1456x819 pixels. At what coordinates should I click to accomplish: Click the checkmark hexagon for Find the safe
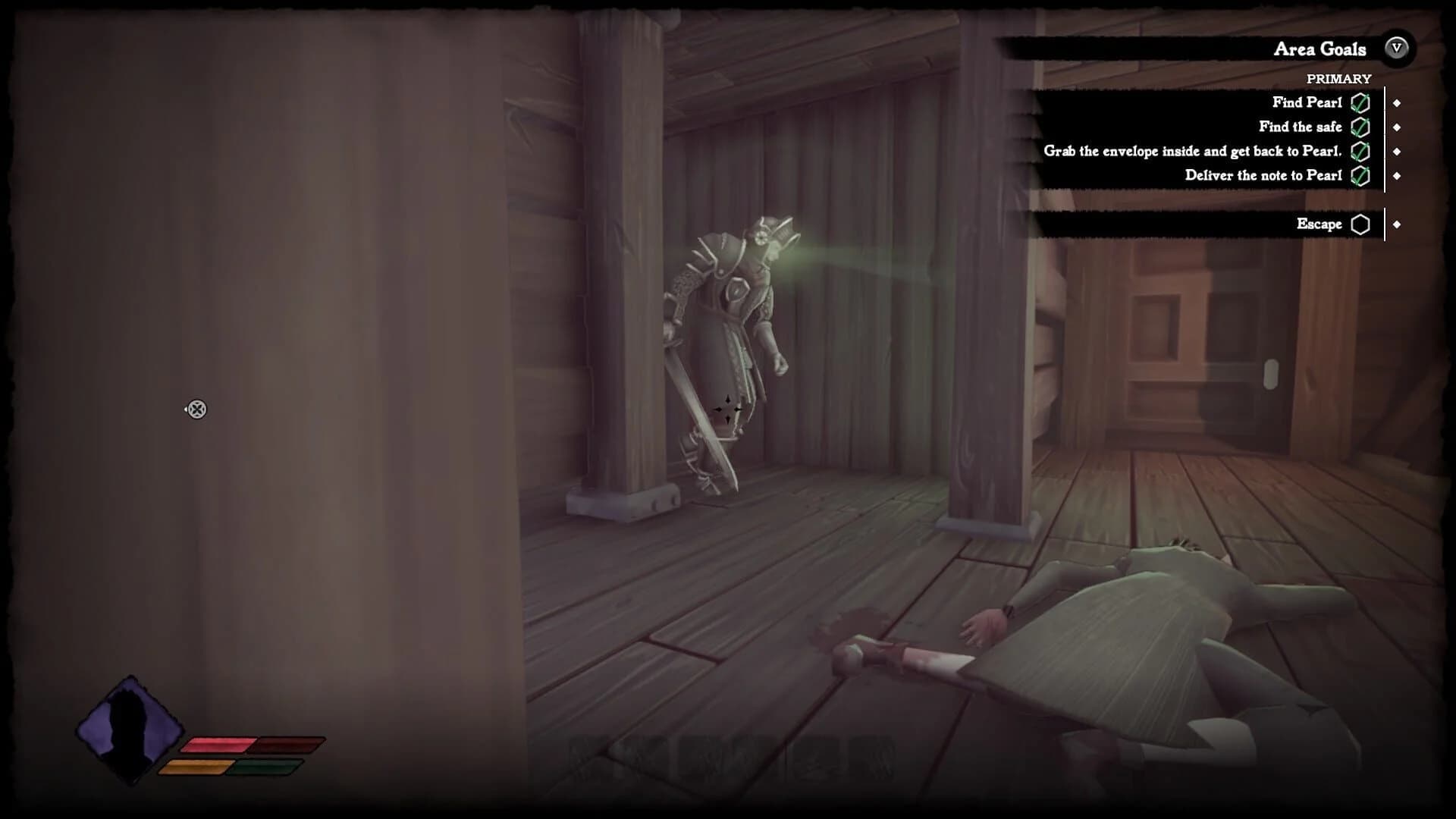coord(1360,127)
